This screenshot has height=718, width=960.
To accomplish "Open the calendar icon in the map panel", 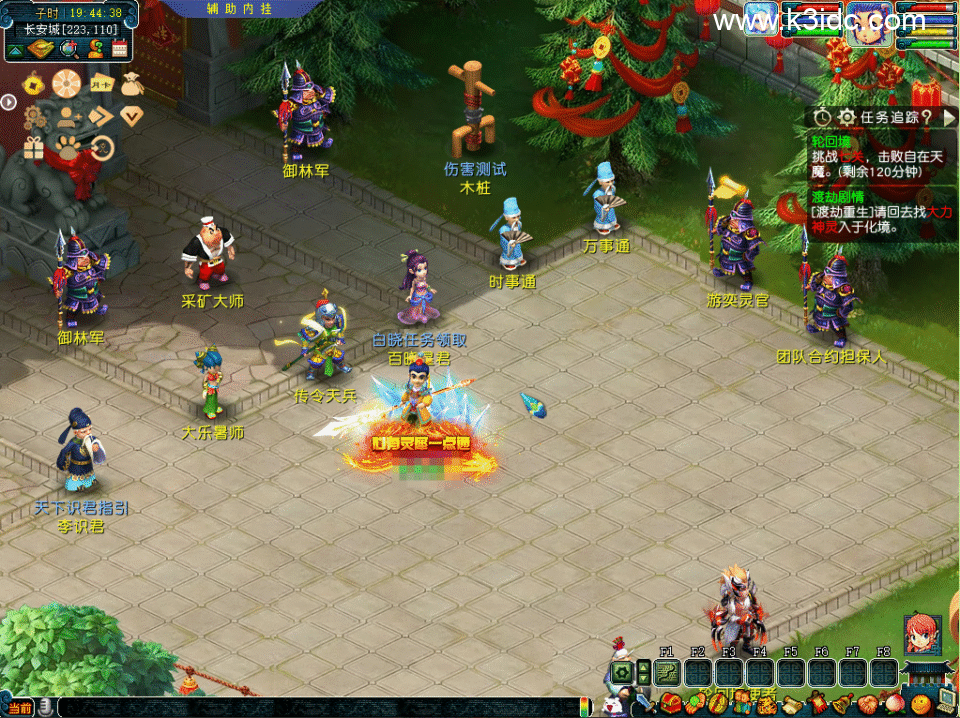I will pyautogui.click(x=120, y=49).
